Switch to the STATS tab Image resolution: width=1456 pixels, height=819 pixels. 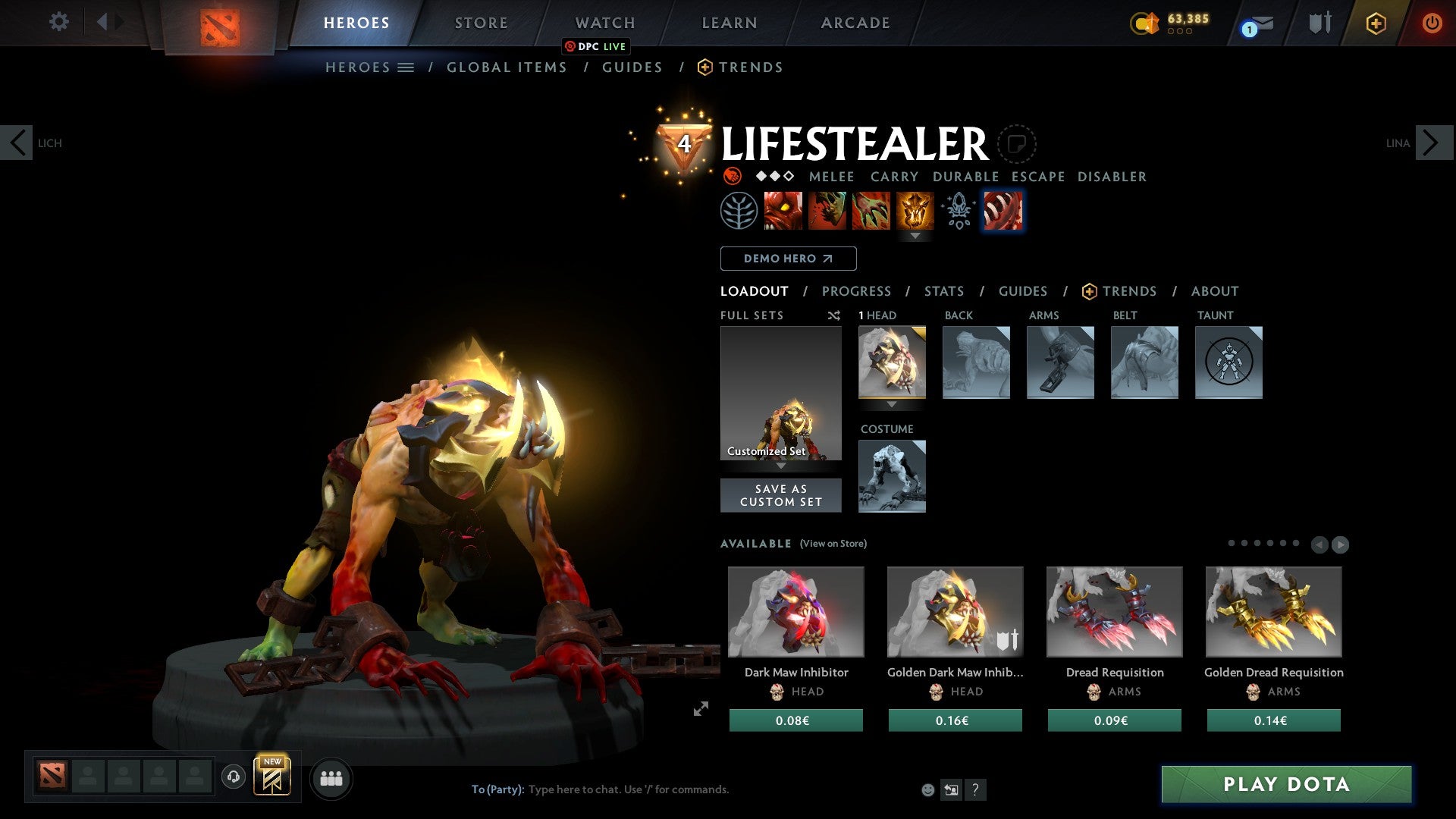[943, 291]
